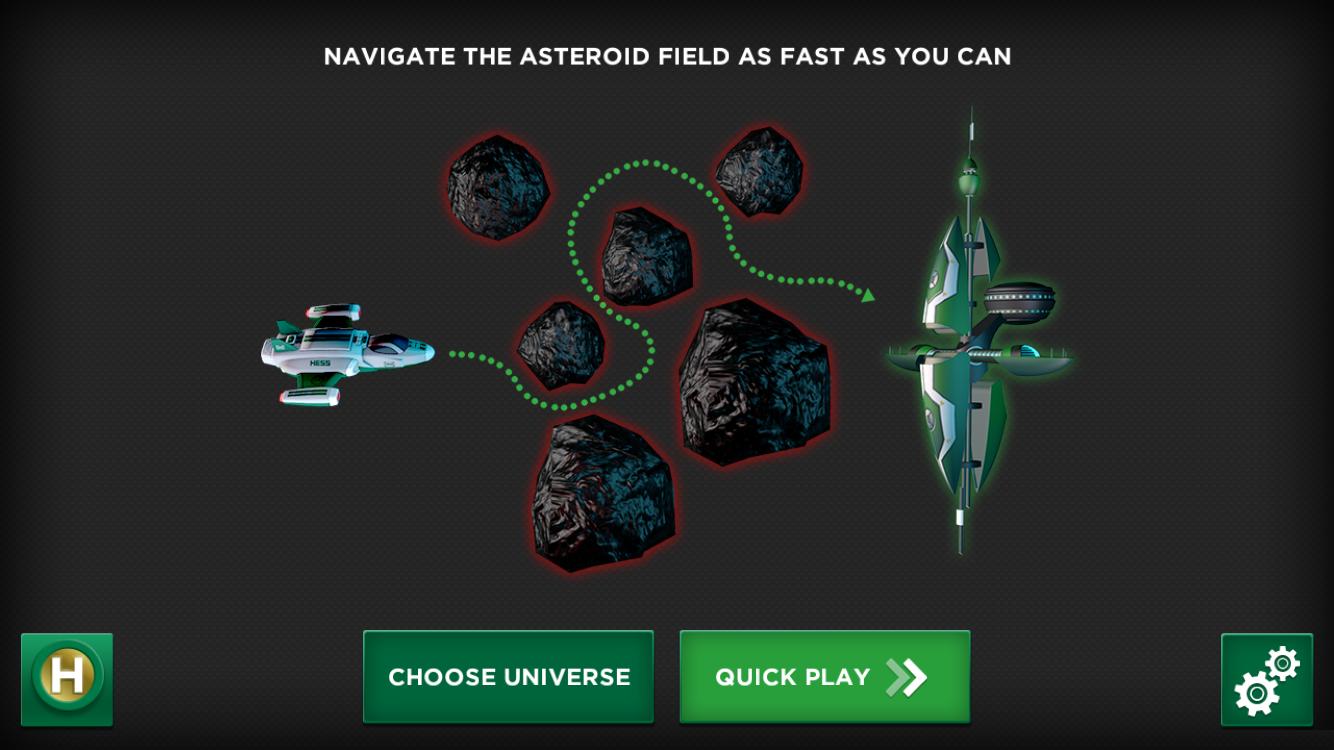This screenshot has height=750, width=1334.
Task: Open settings with the gears icon
Action: click(x=1266, y=679)
